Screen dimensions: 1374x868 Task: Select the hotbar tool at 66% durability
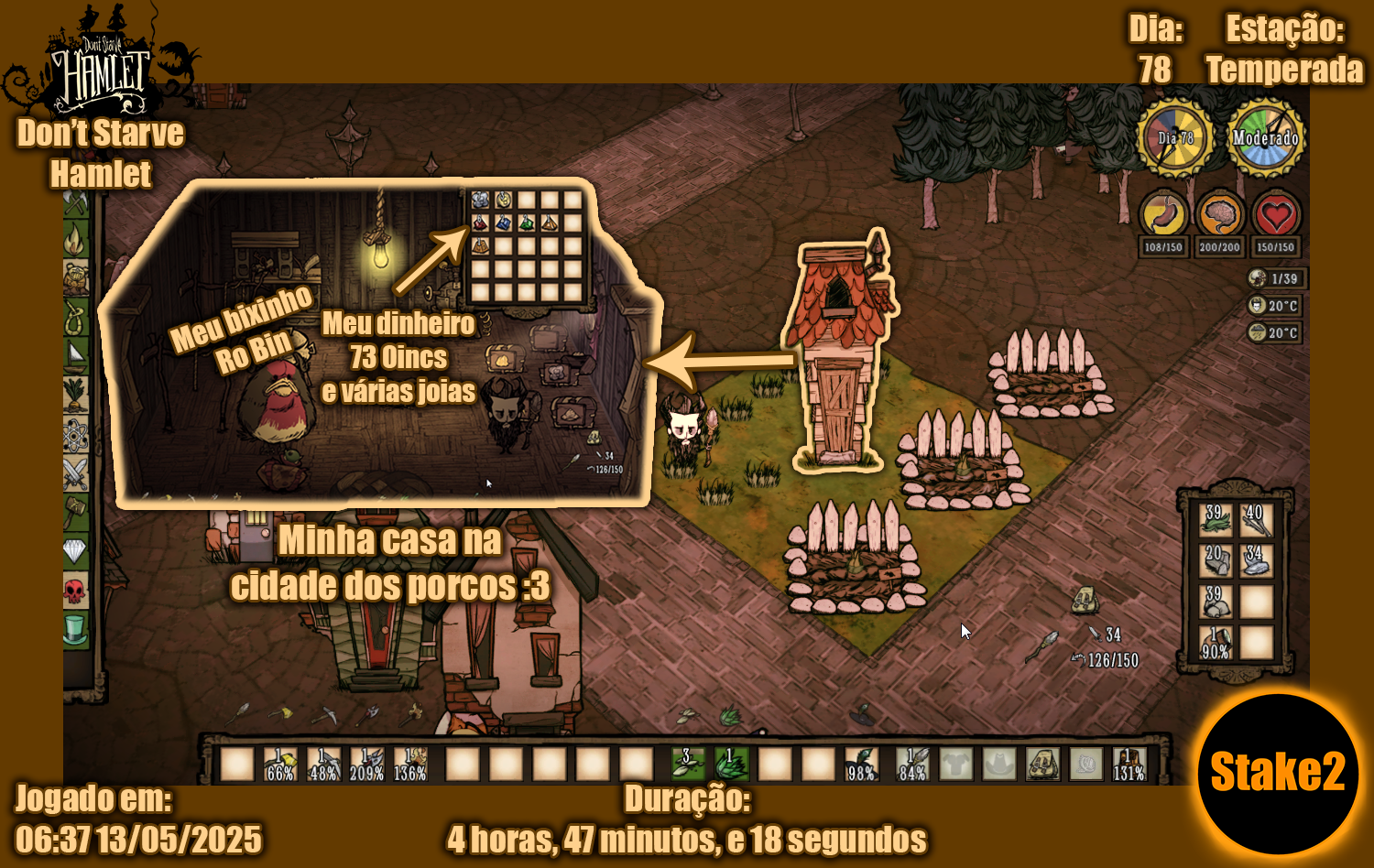[x=280, y=764]
